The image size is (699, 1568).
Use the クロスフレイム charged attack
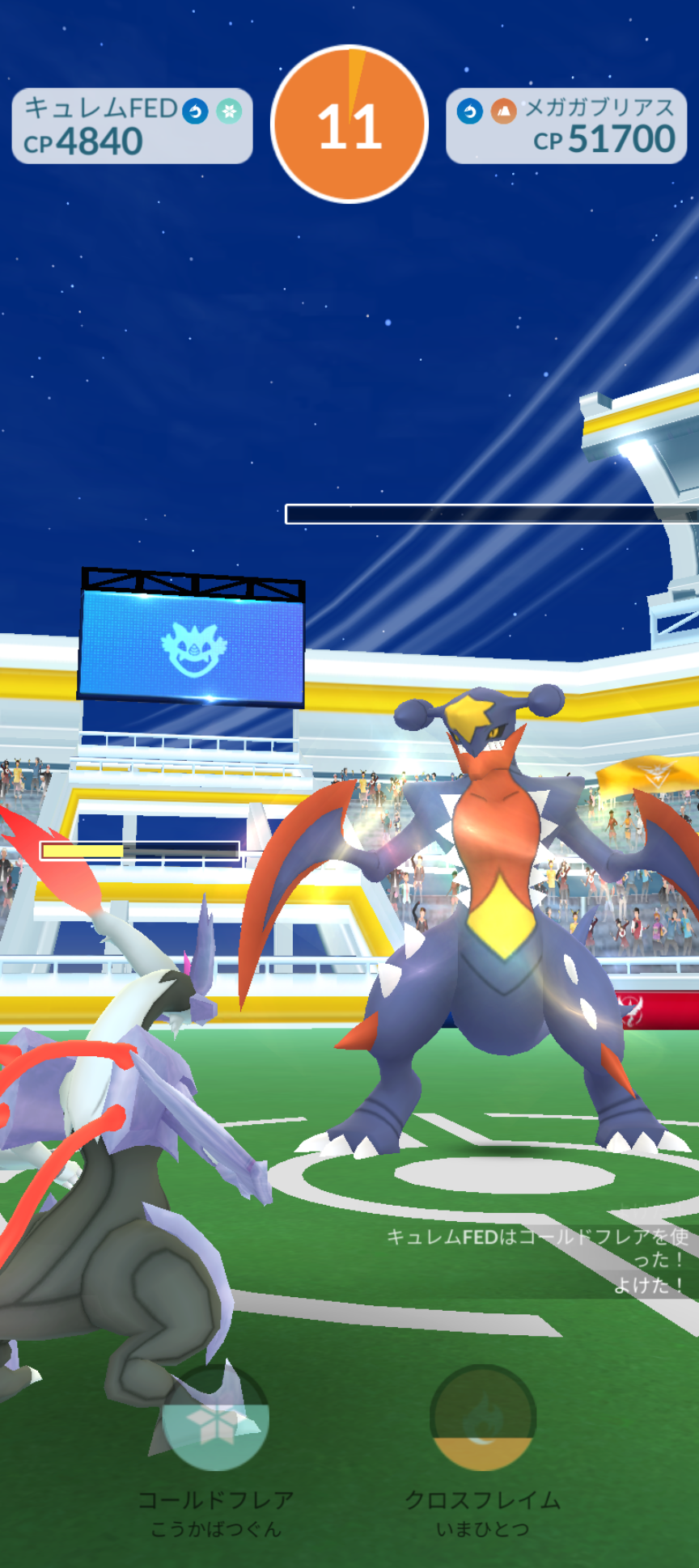(x=483, y=1418)
